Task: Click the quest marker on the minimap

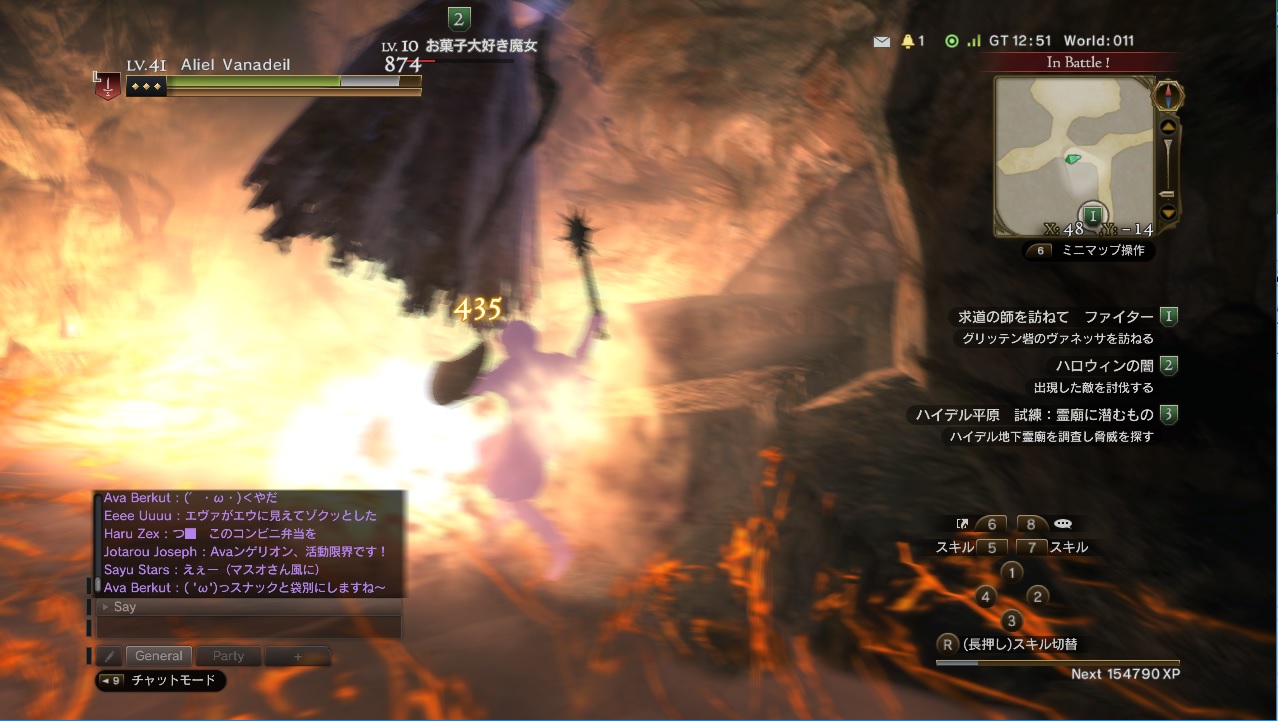Action: (x=1094, y=214)
